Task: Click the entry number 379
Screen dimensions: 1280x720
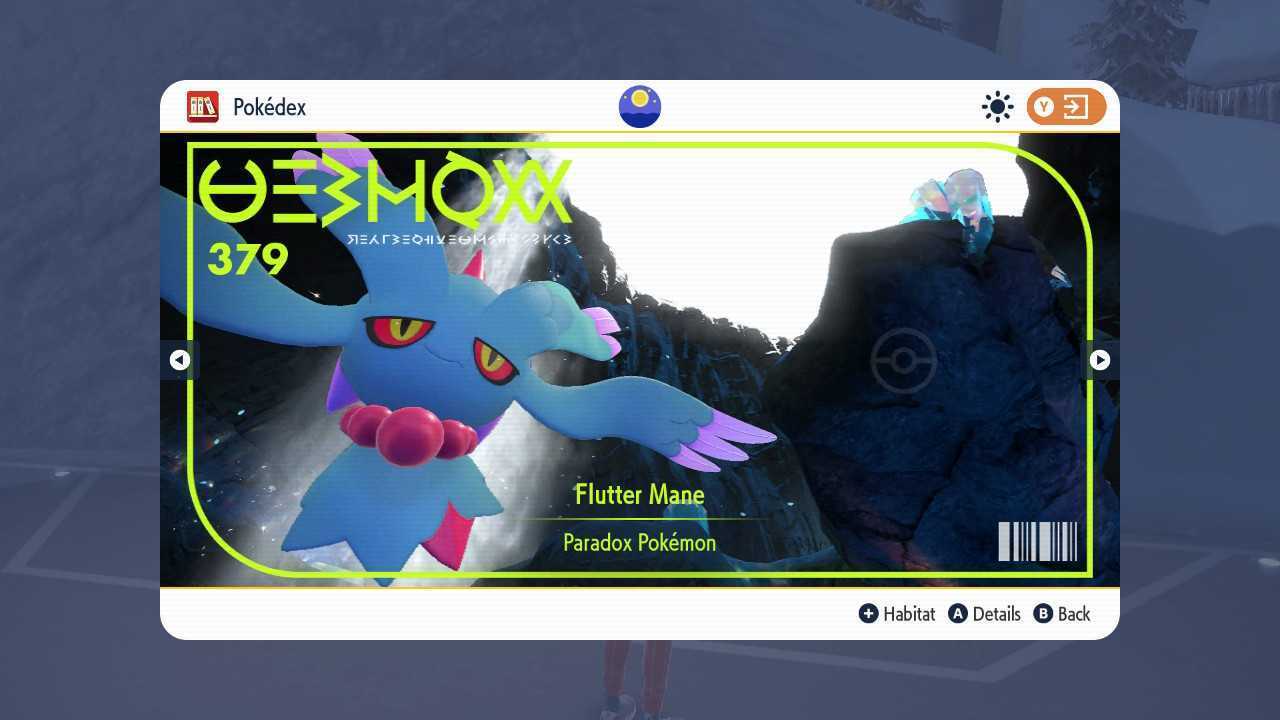Action: pos(246,260)
